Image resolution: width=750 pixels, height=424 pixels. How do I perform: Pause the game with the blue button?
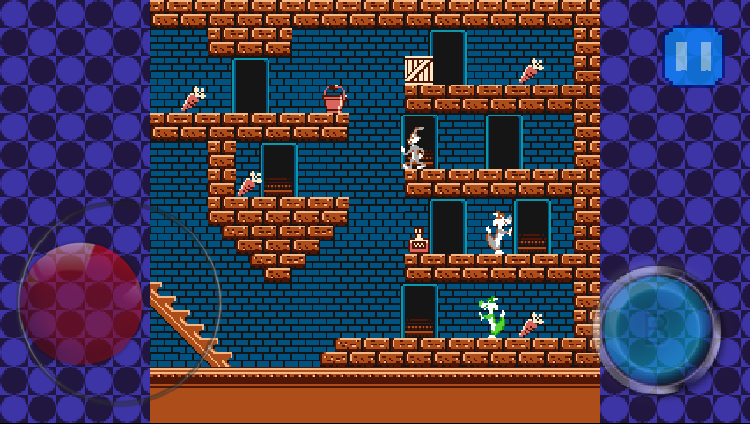coord(692,56)
